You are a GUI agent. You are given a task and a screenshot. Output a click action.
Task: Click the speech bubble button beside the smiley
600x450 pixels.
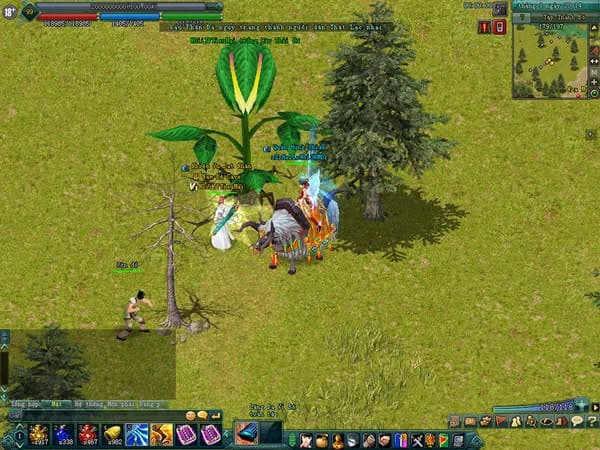coord(203,415)
